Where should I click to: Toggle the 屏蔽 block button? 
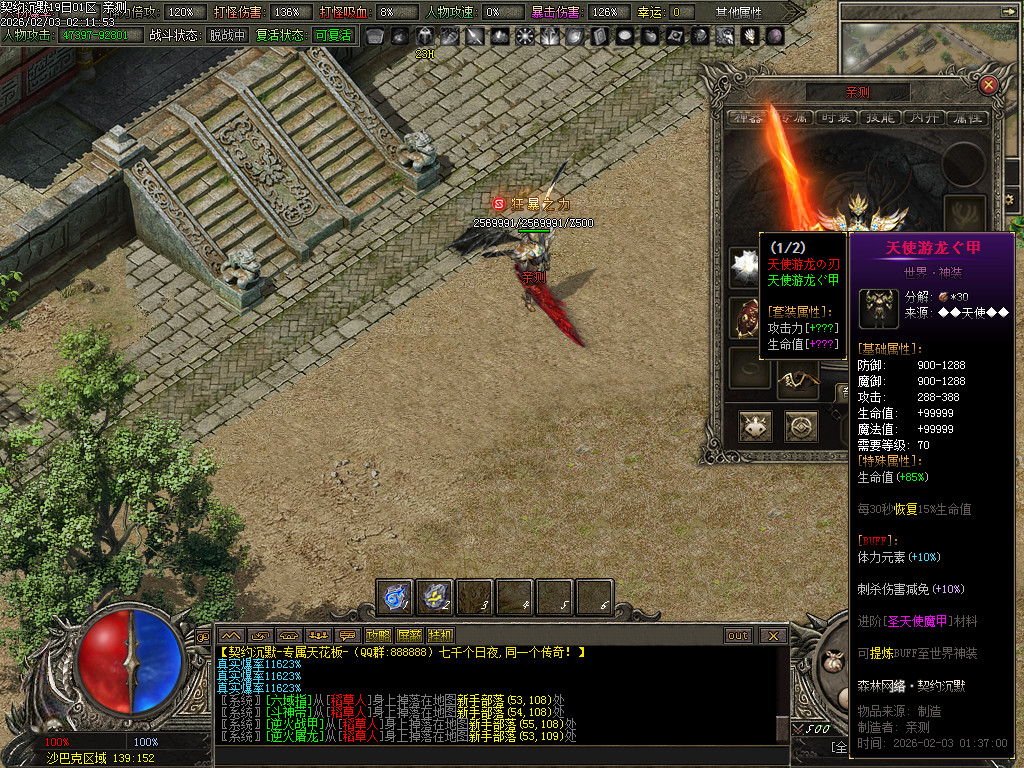[409, 635]
